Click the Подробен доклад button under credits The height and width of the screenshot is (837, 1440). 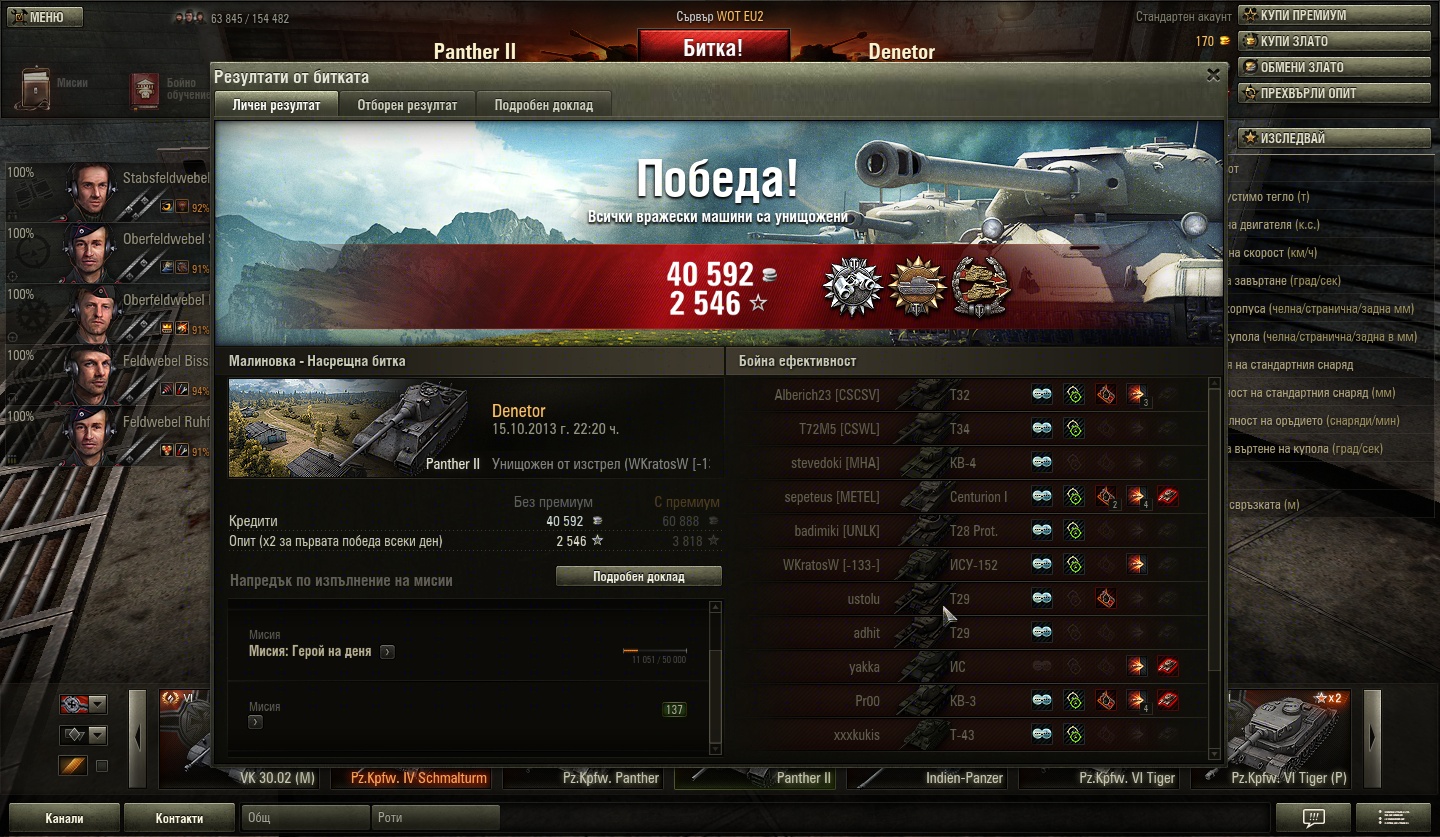638,577
